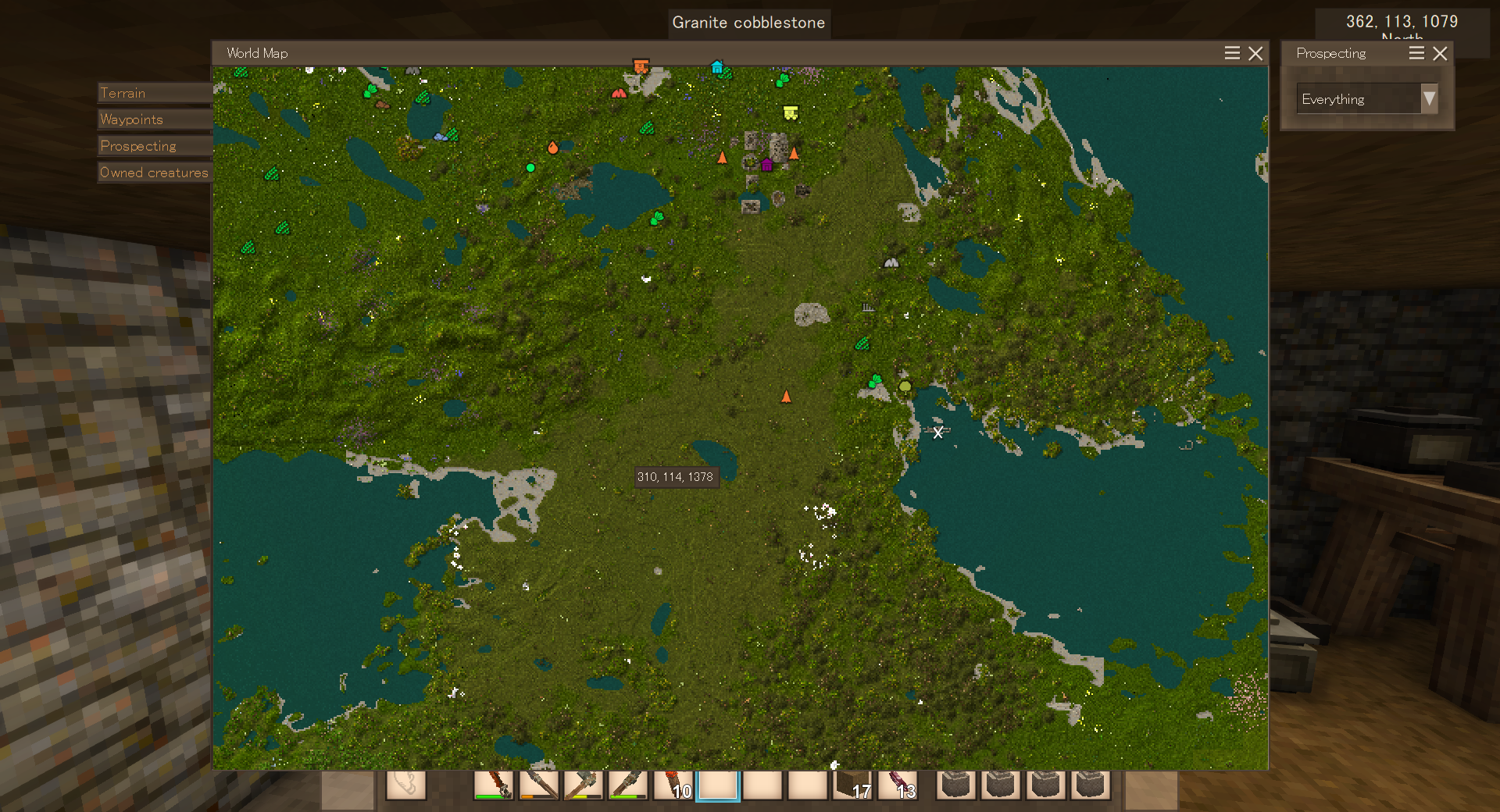
Task: Close the World Map window
Action: pyautogui.click(x=1255, y=53)
